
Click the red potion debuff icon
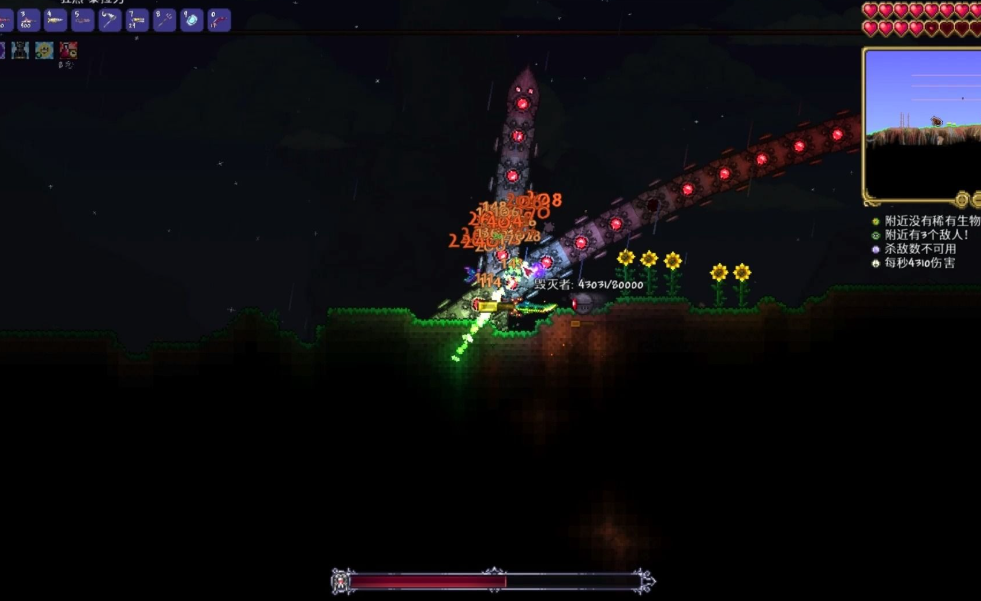pyautogui.click(x=68, y=50)
